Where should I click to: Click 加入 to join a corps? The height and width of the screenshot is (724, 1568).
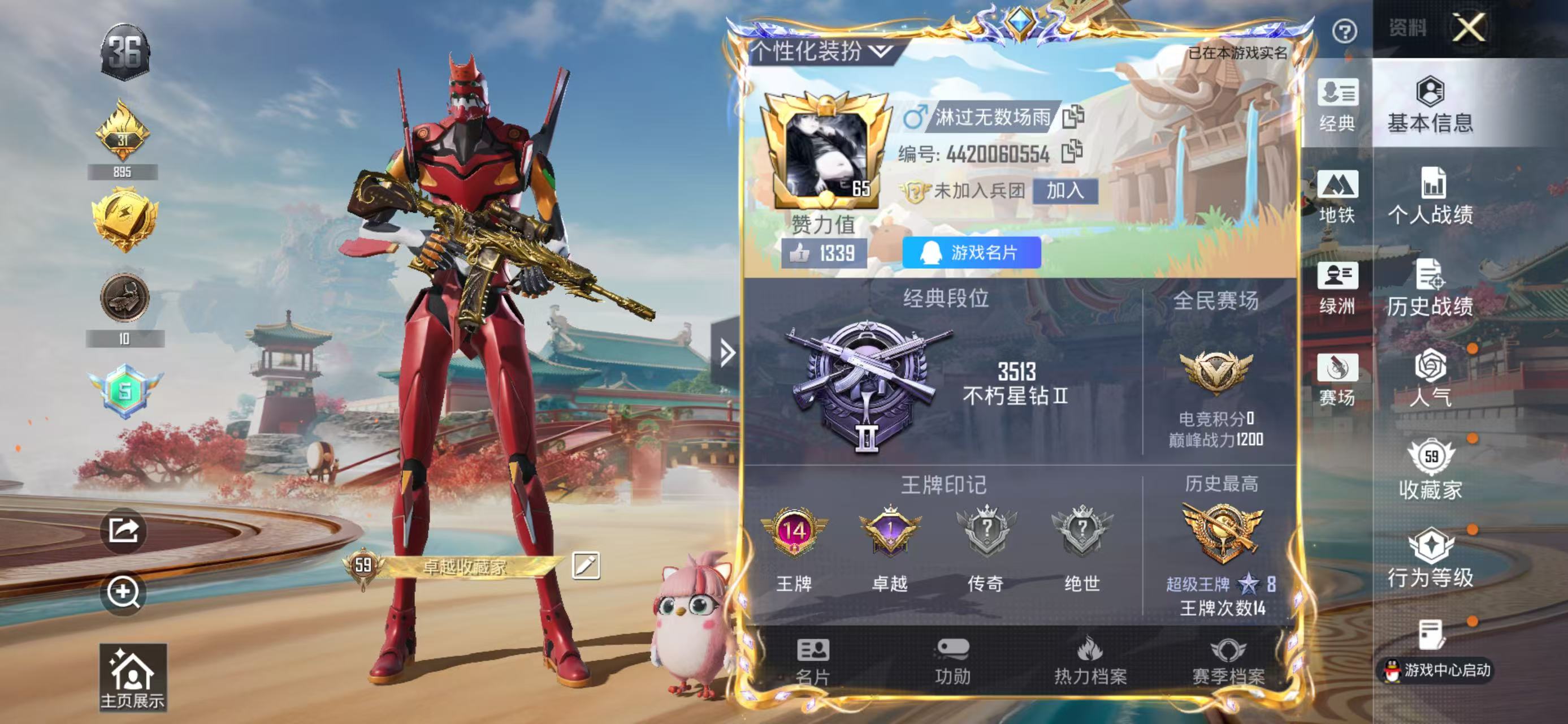[x=1064, y=191]
